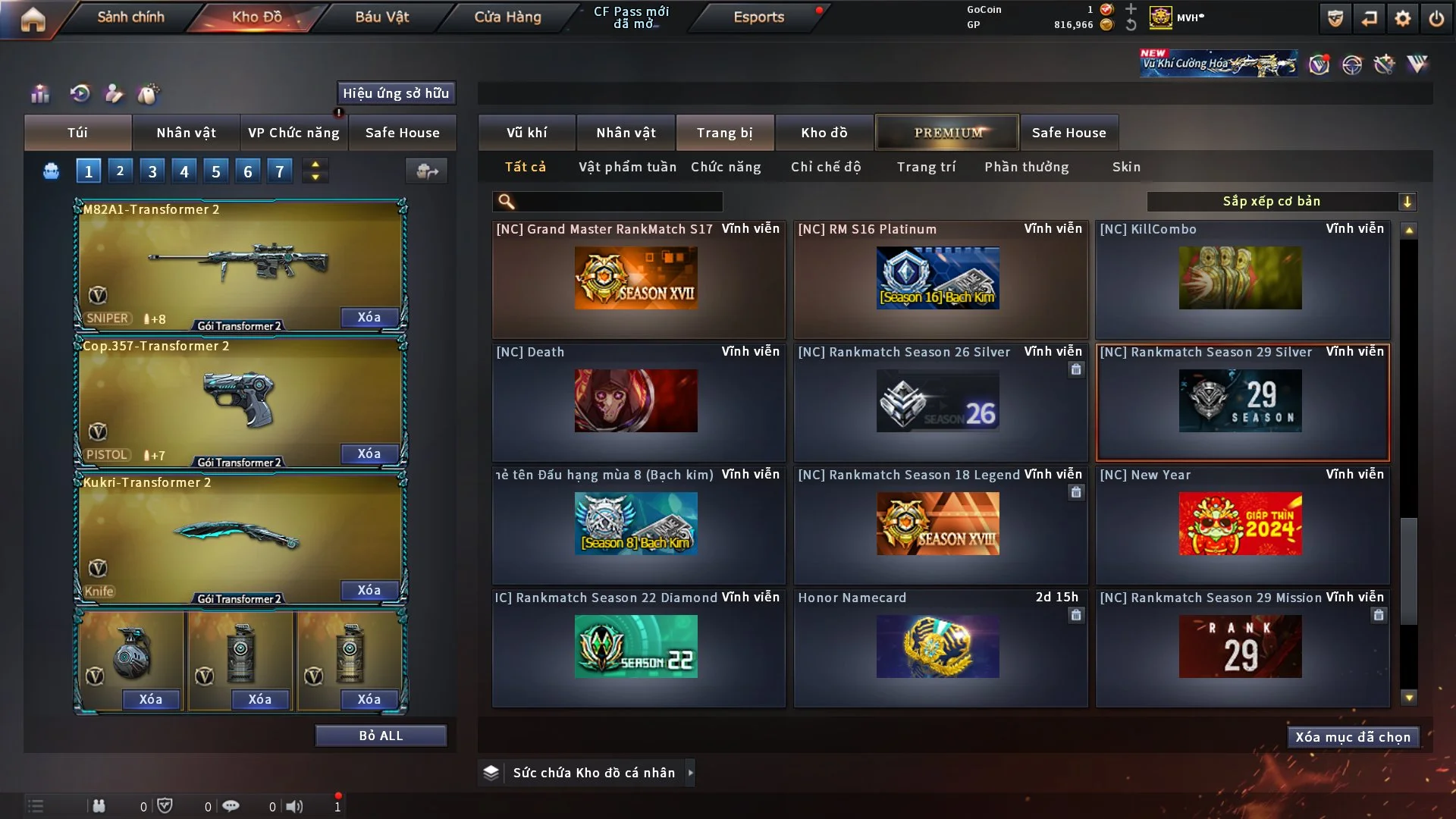Click Xóa mục đã chọn button
This screenshot has height=819, width=1456.
click(x=1353, y=737)
